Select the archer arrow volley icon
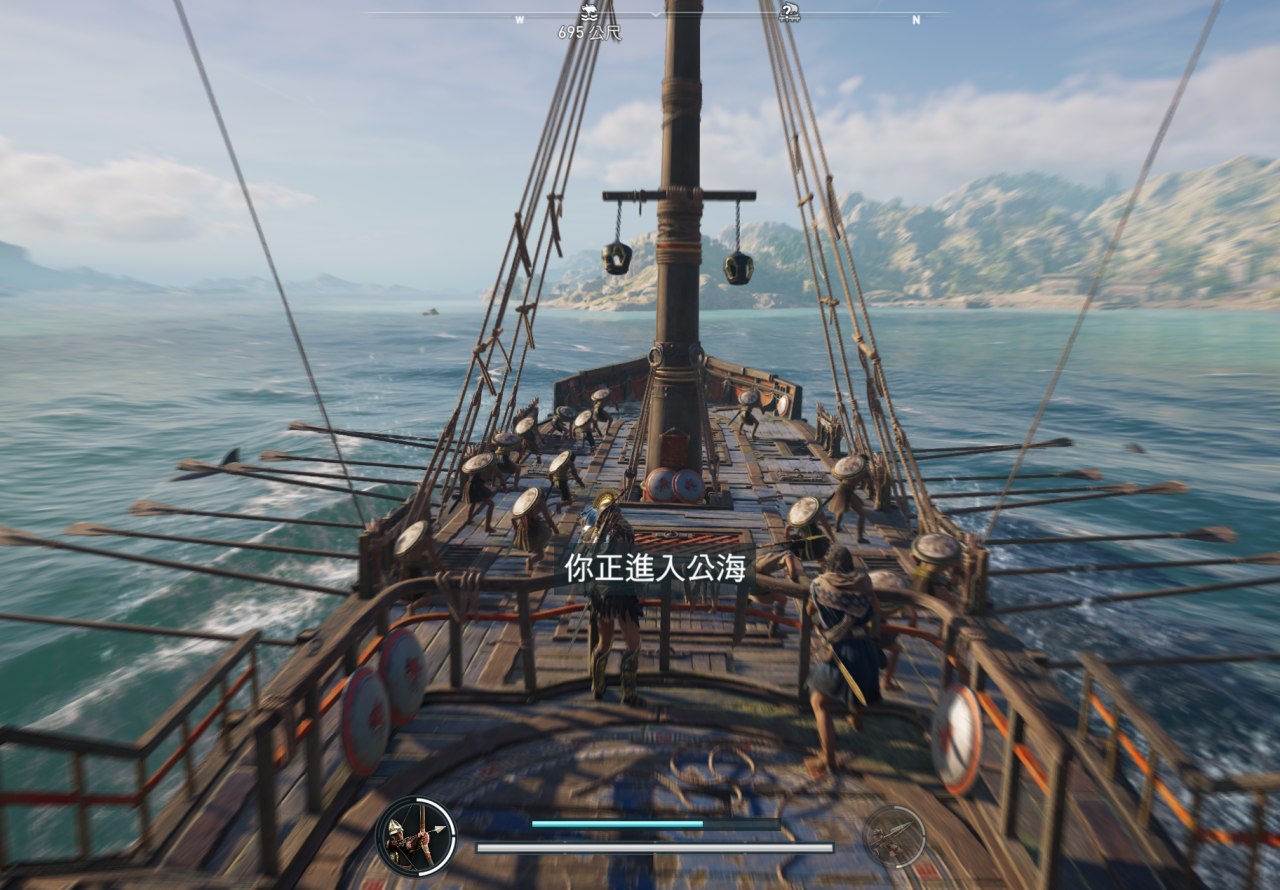 416,836
